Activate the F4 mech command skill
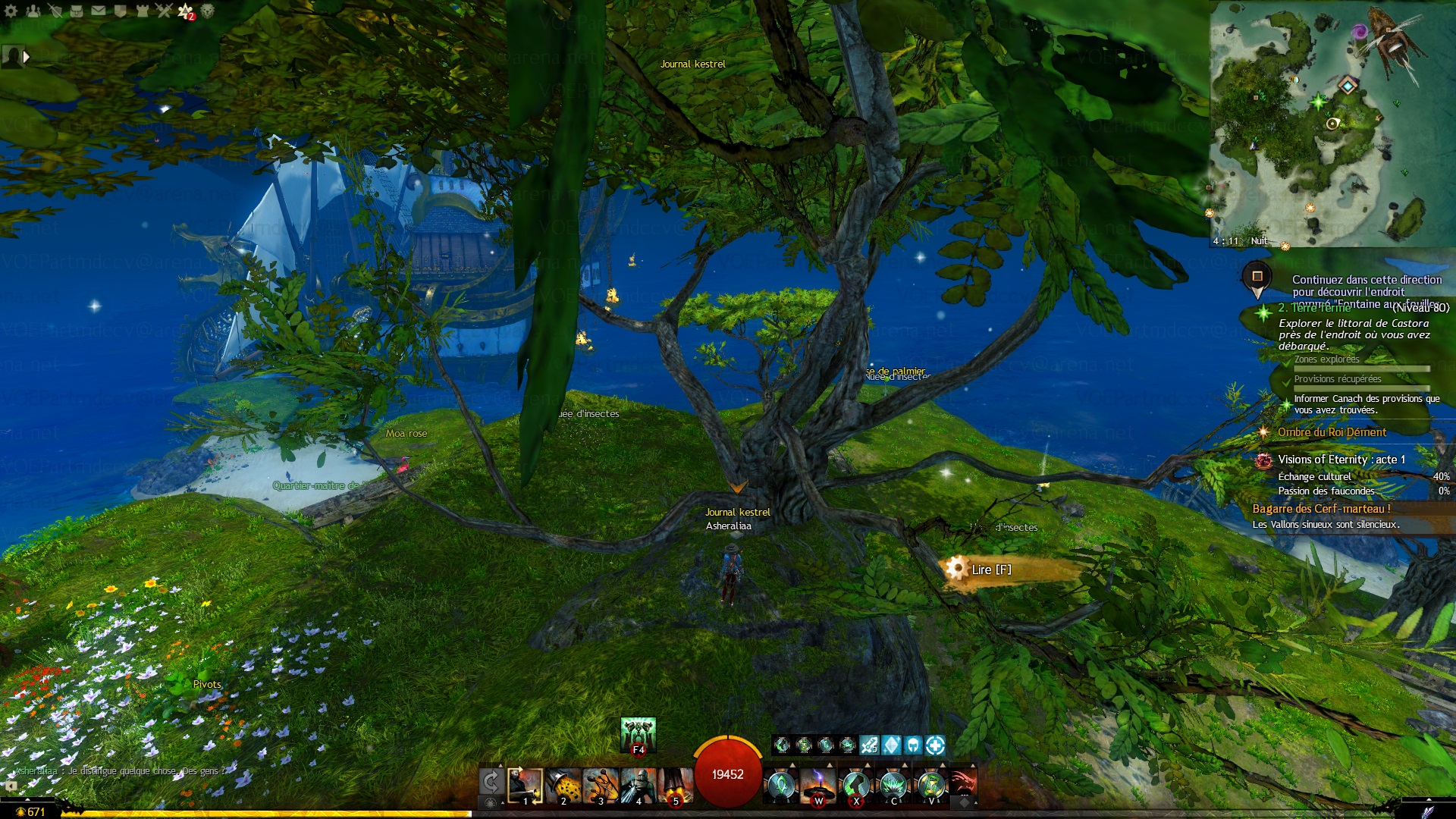Screen dimensions: 1456x819 (638, 734)
